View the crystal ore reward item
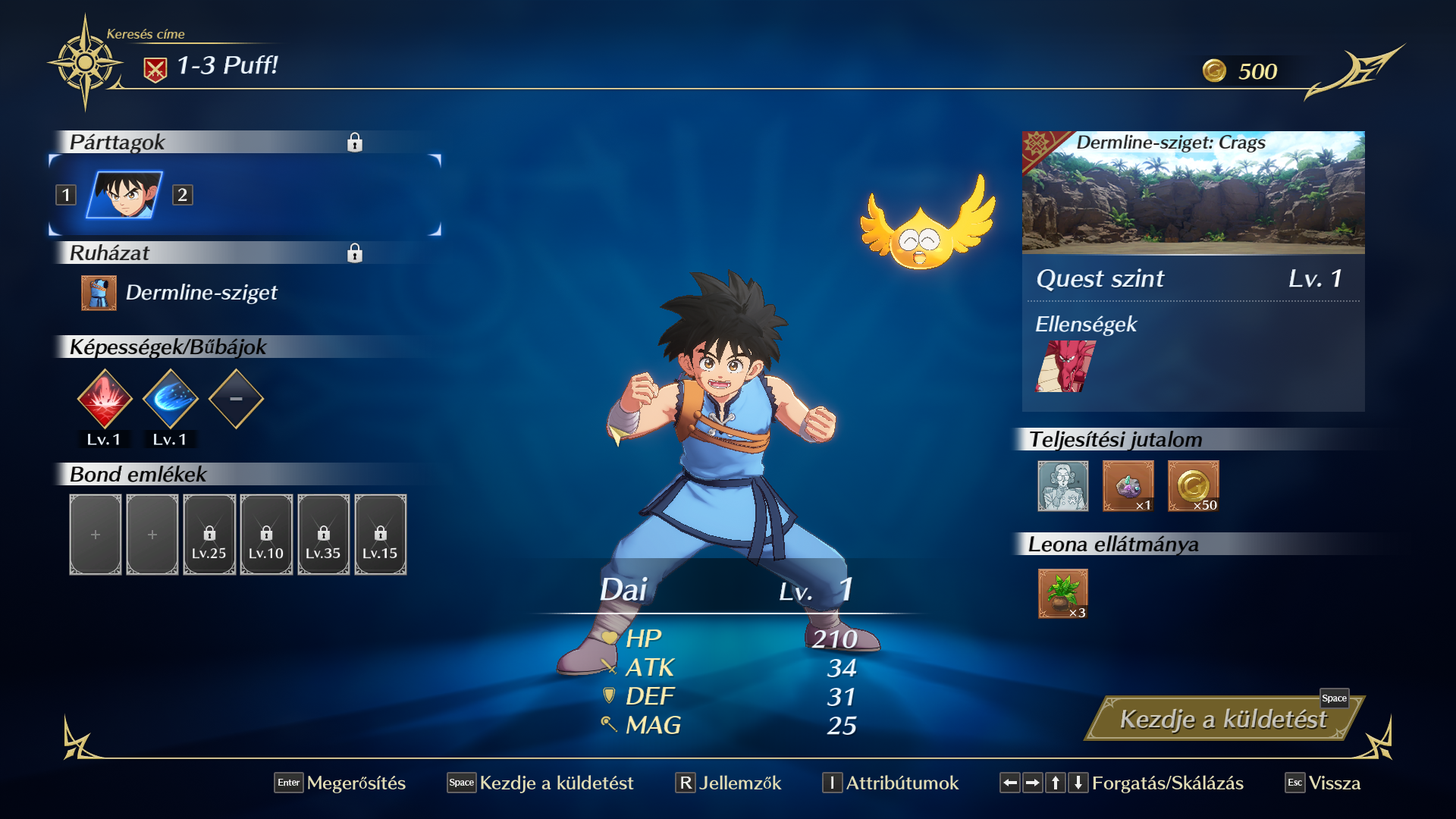Image resolution: width=1456 pixels, height=819 pixels. [x=1128, y=486]
